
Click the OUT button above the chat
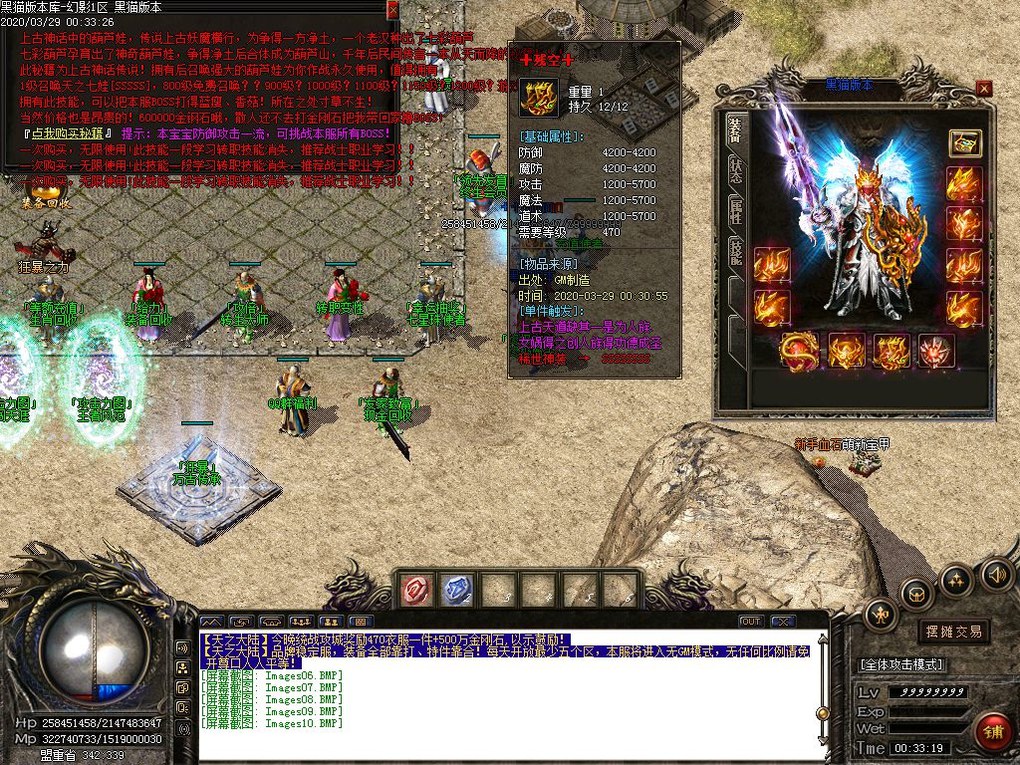click(751, 621)
